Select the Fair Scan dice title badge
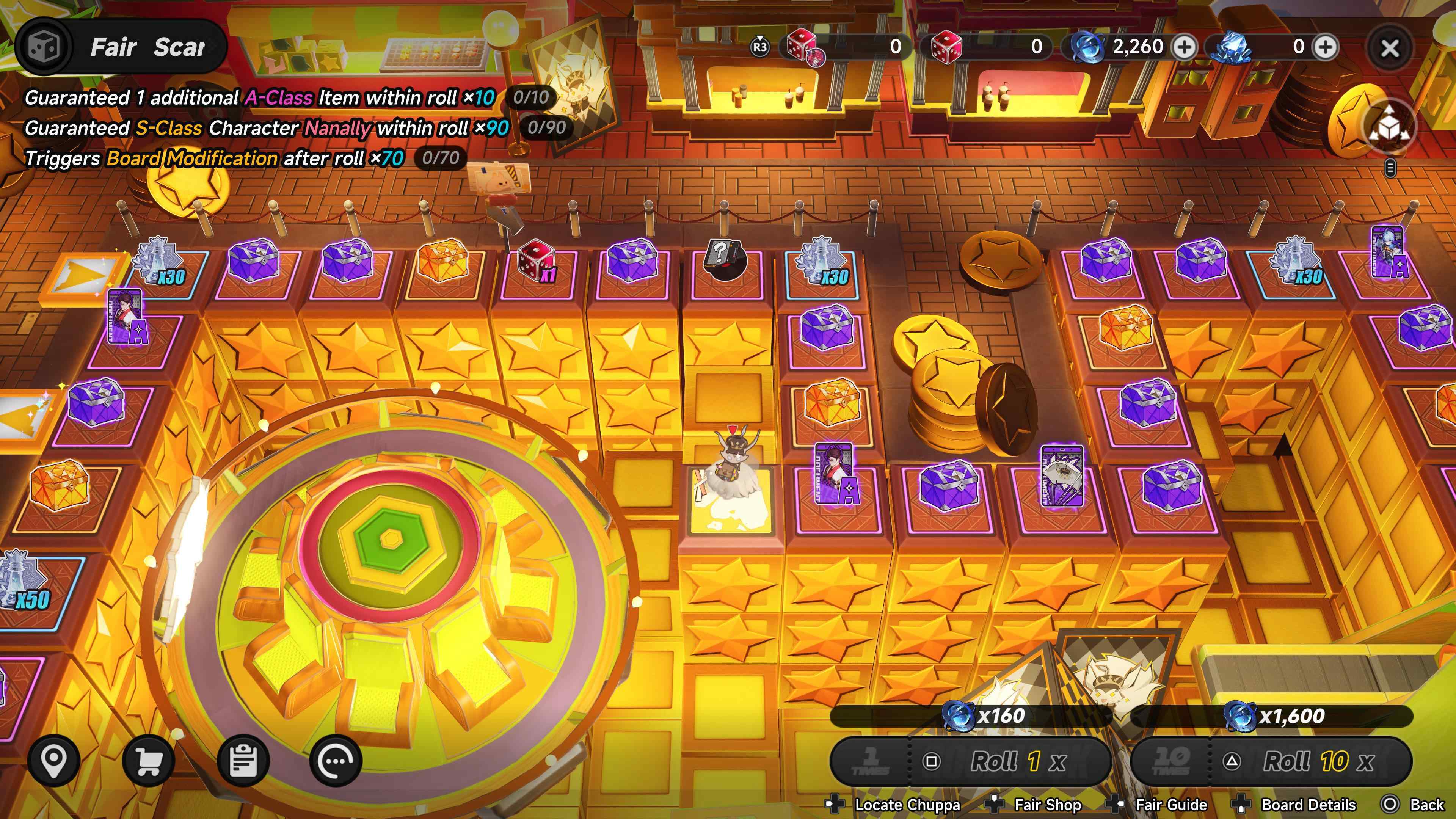1456x819 pixels. tap(121, 47)
